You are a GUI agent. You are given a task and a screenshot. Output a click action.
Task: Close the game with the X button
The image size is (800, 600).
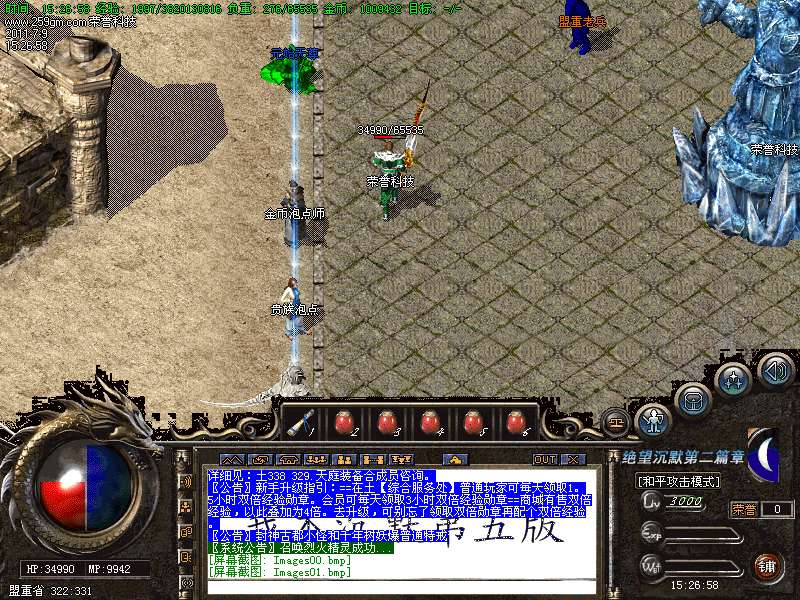tap(573, 459)
